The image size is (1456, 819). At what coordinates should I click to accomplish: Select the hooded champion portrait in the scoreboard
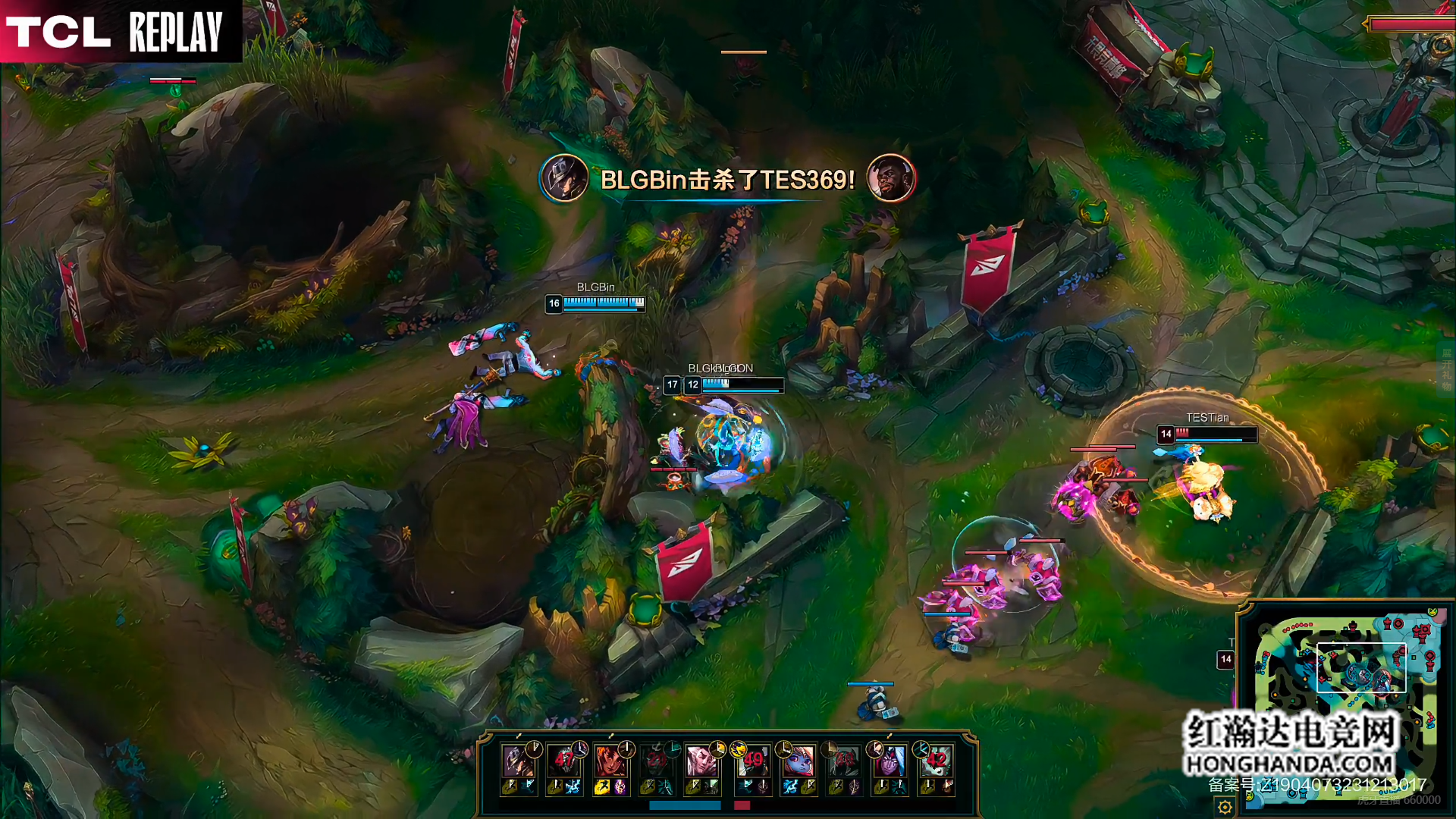[518, 760]
